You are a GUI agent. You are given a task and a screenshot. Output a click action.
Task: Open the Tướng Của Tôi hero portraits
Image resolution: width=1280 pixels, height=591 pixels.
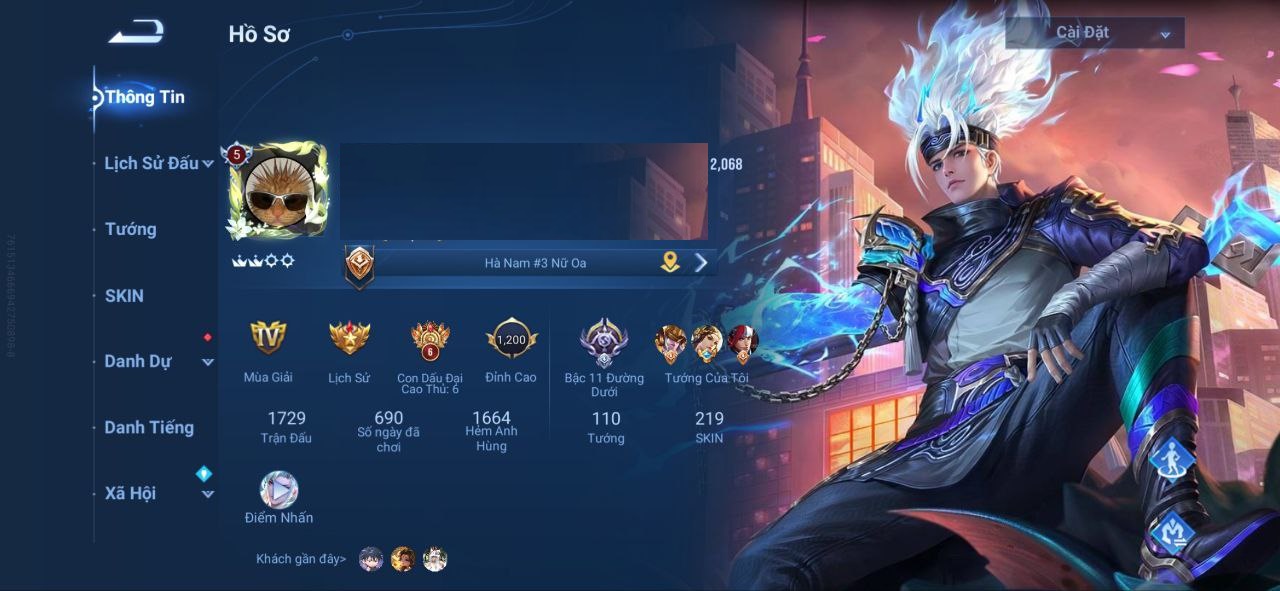[x=706, y=343]
